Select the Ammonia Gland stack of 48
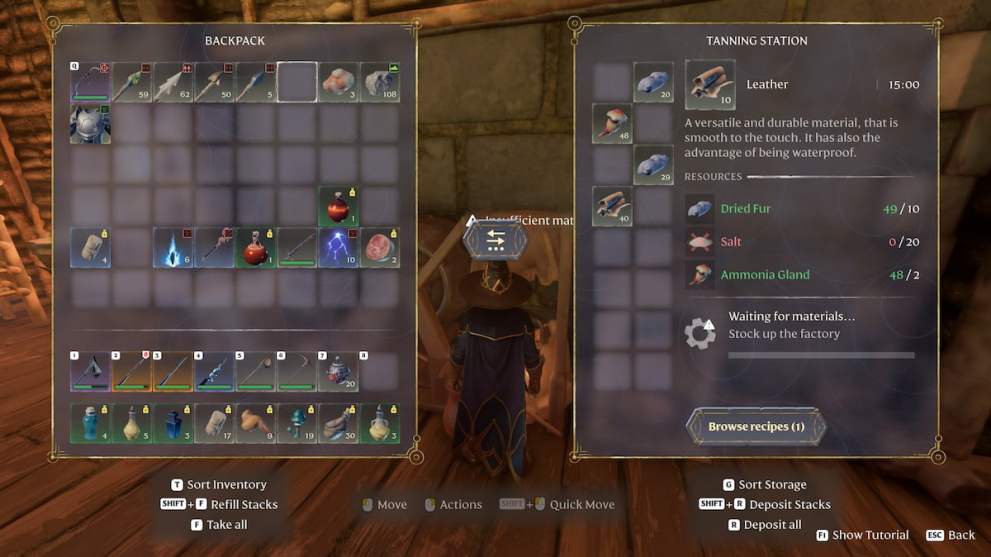This screenshot has height=557, width=991. click(612, 124)
